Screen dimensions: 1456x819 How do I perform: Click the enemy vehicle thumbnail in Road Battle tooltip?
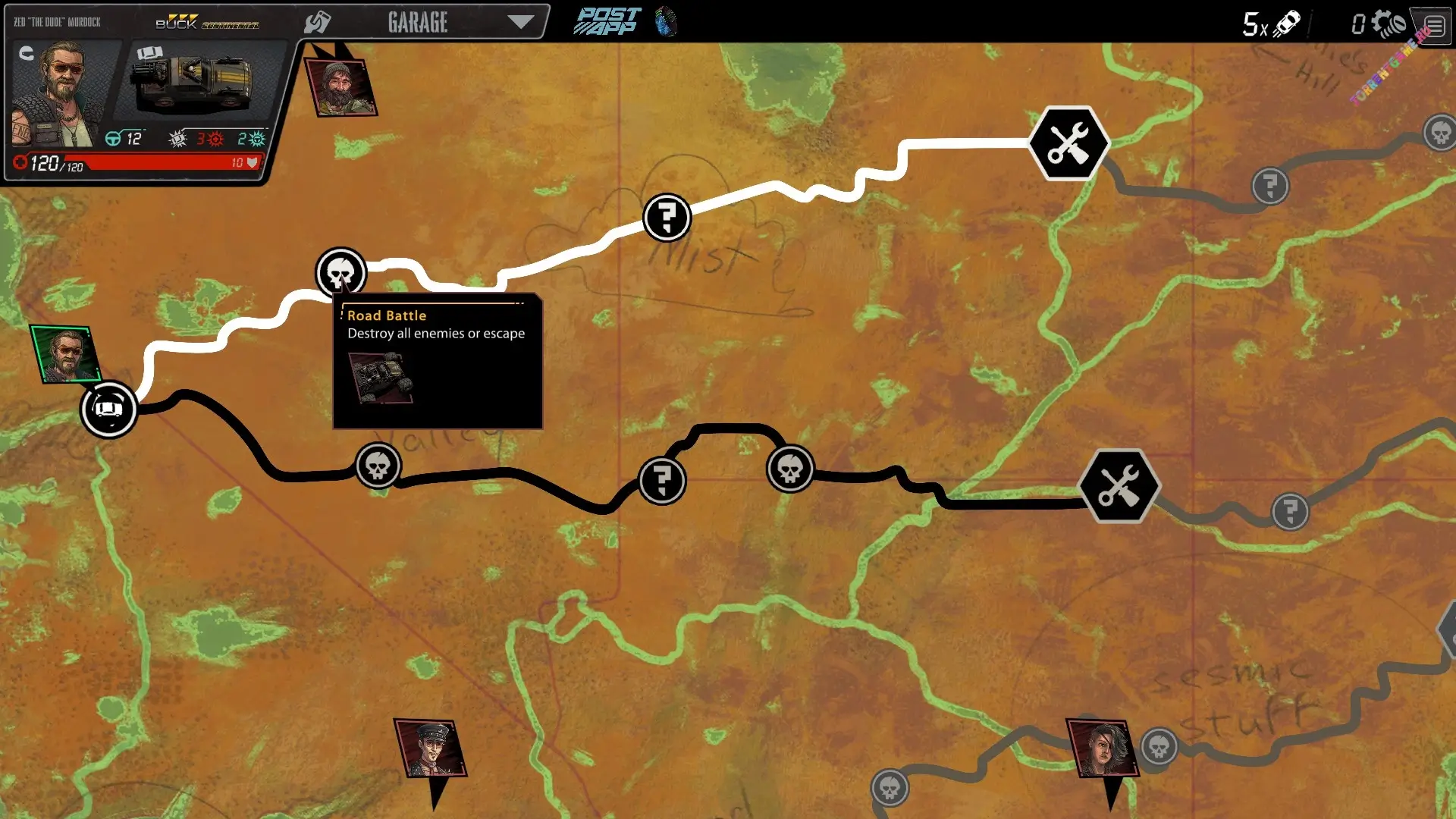coord(381,378)
